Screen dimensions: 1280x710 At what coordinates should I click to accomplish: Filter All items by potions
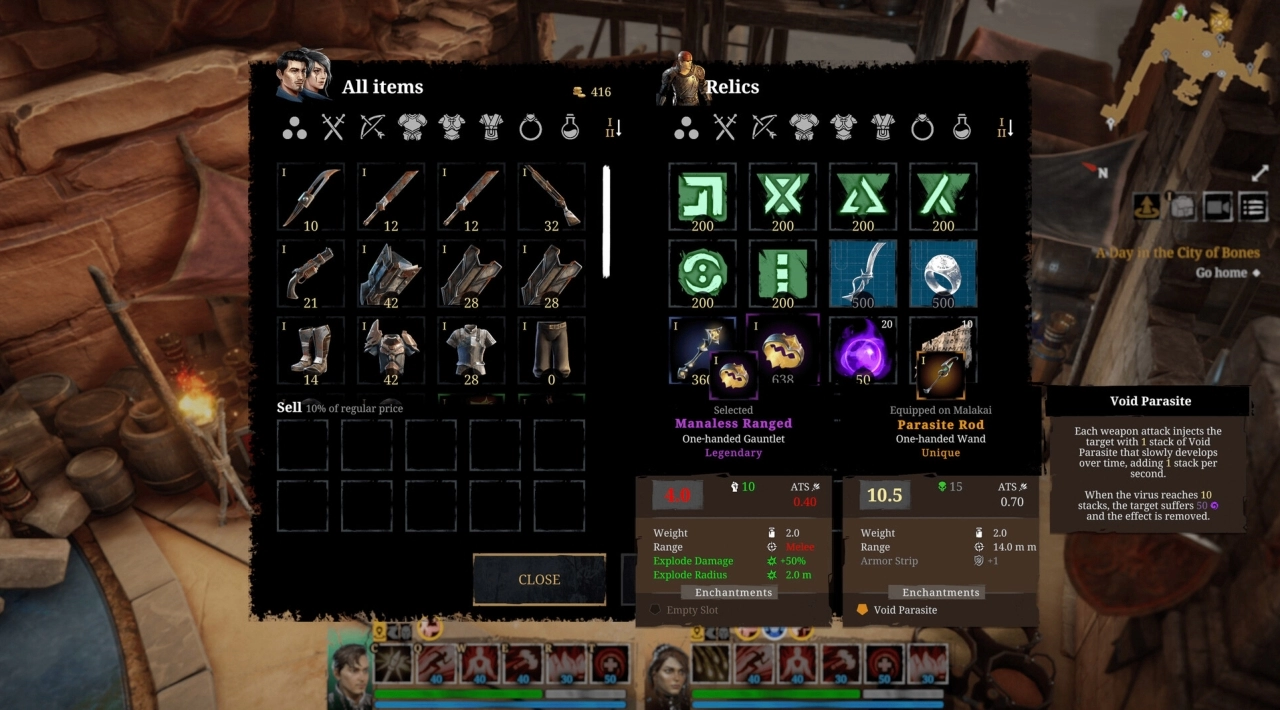(570, 127)
